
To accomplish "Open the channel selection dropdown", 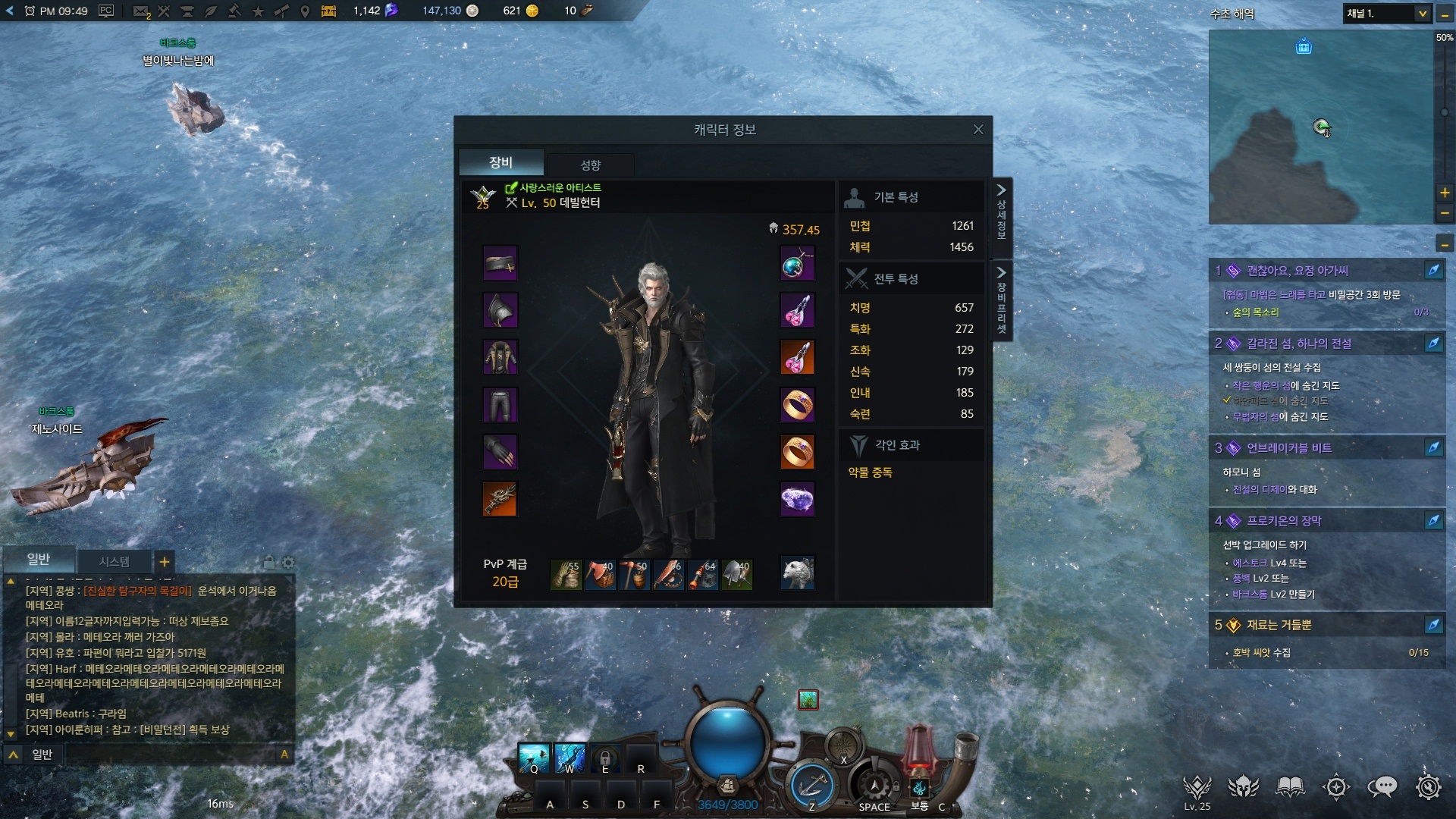I will pyautogui.click(x=1422, y=14).
